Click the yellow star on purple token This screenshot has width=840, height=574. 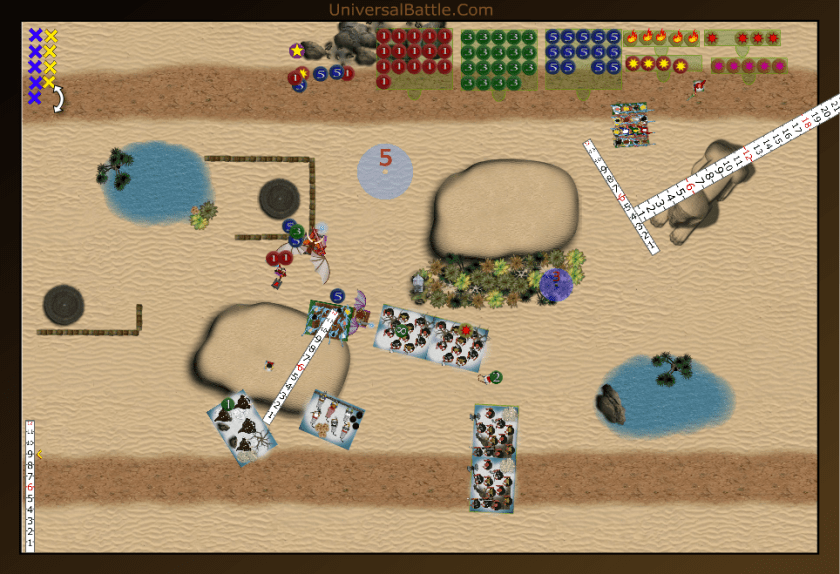[297, 50]
